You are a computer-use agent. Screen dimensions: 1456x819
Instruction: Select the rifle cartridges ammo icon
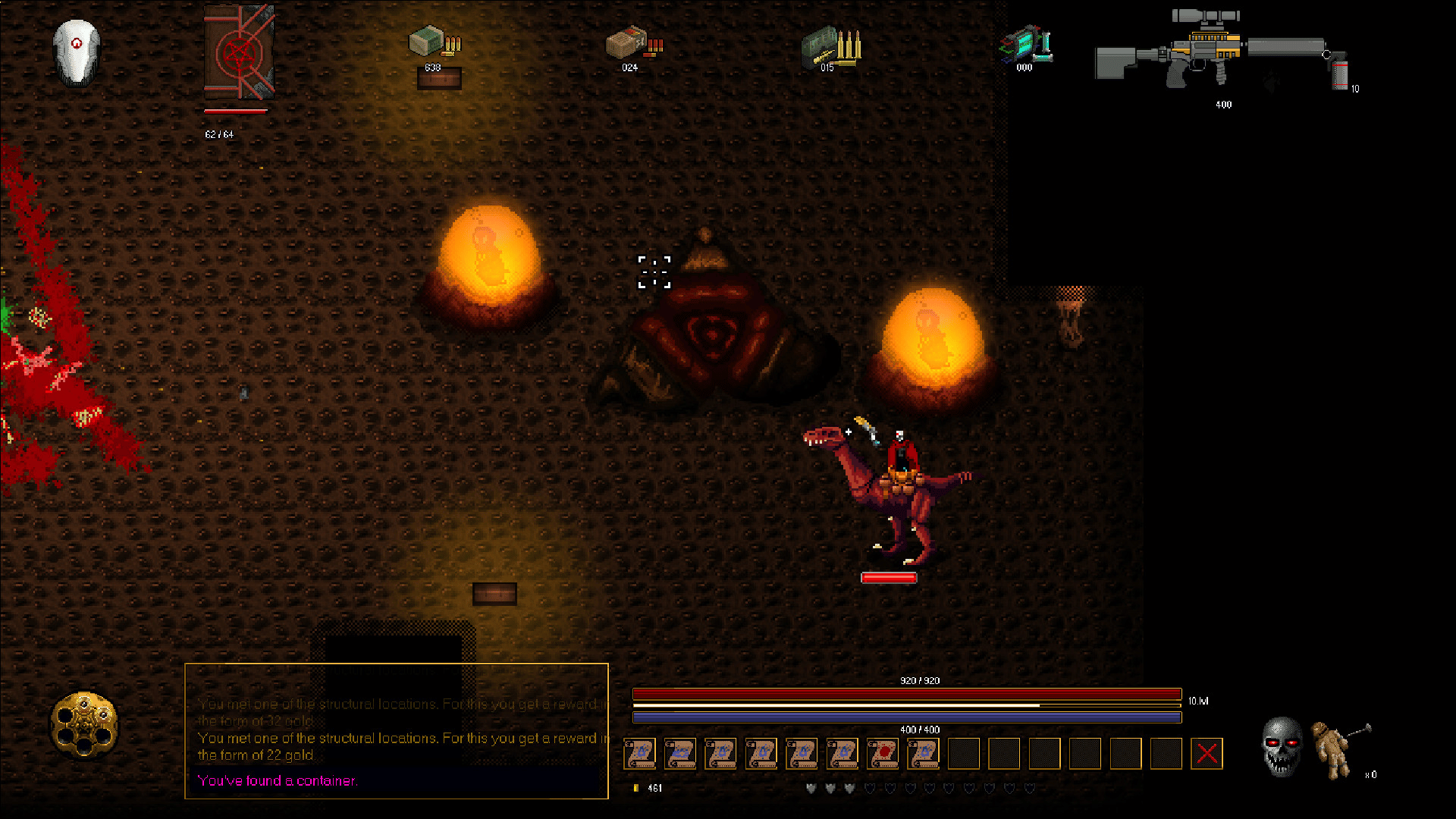(x=831, y=47)
